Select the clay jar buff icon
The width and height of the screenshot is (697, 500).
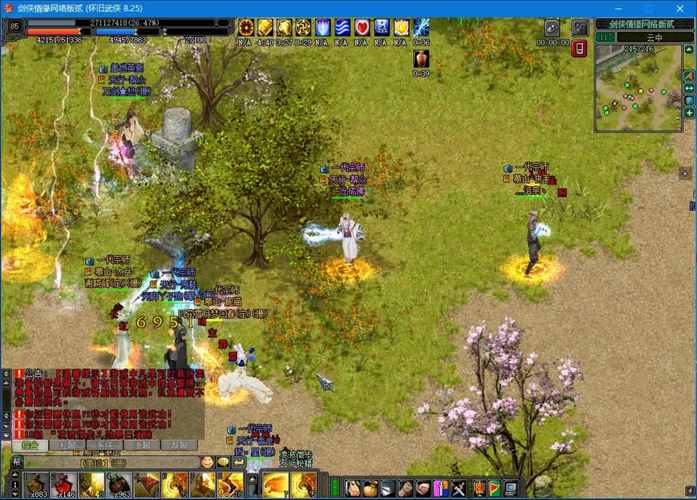point(421,59)
